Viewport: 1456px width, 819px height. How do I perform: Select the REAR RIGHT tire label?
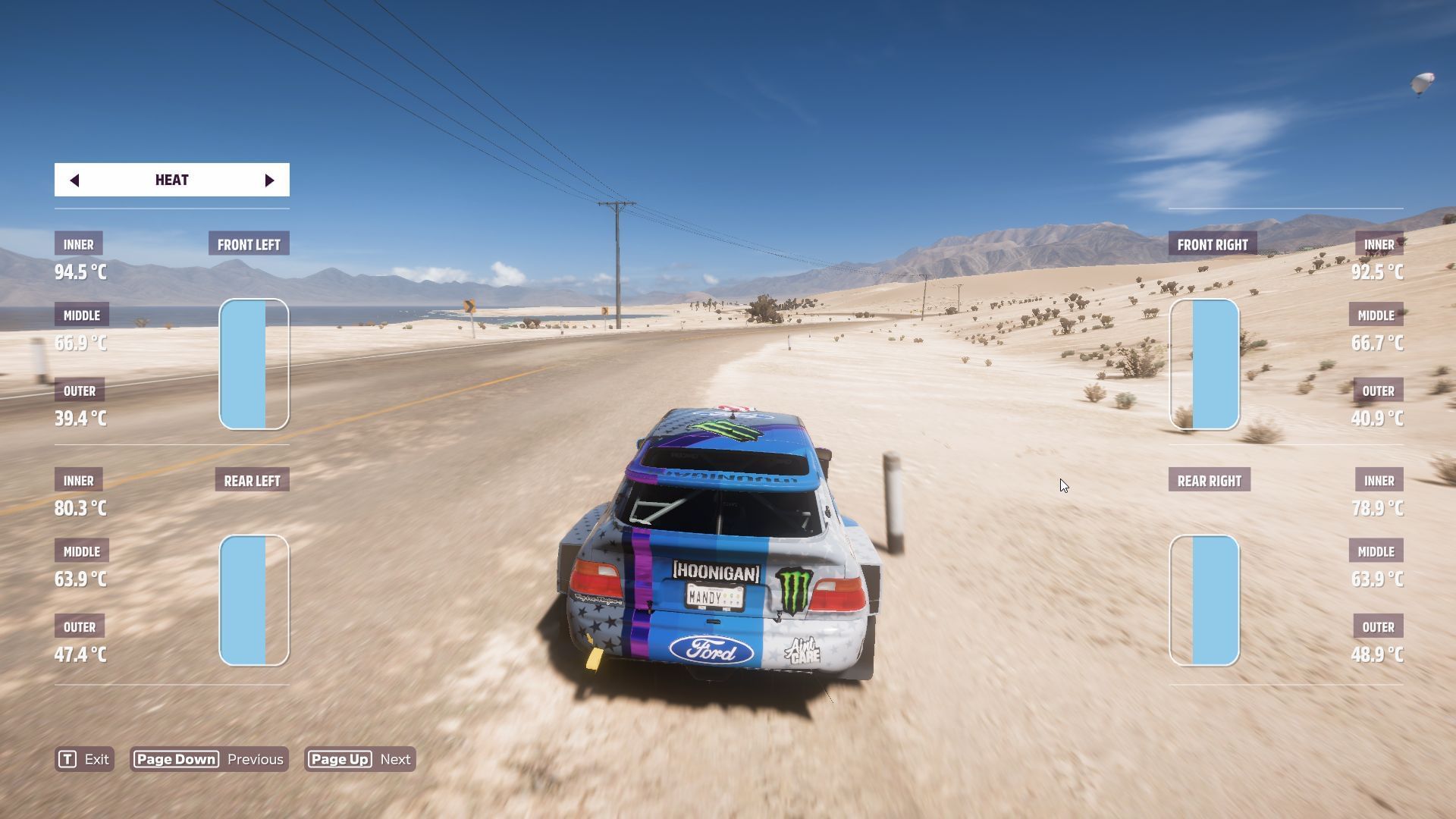[x=1209, y=480]
